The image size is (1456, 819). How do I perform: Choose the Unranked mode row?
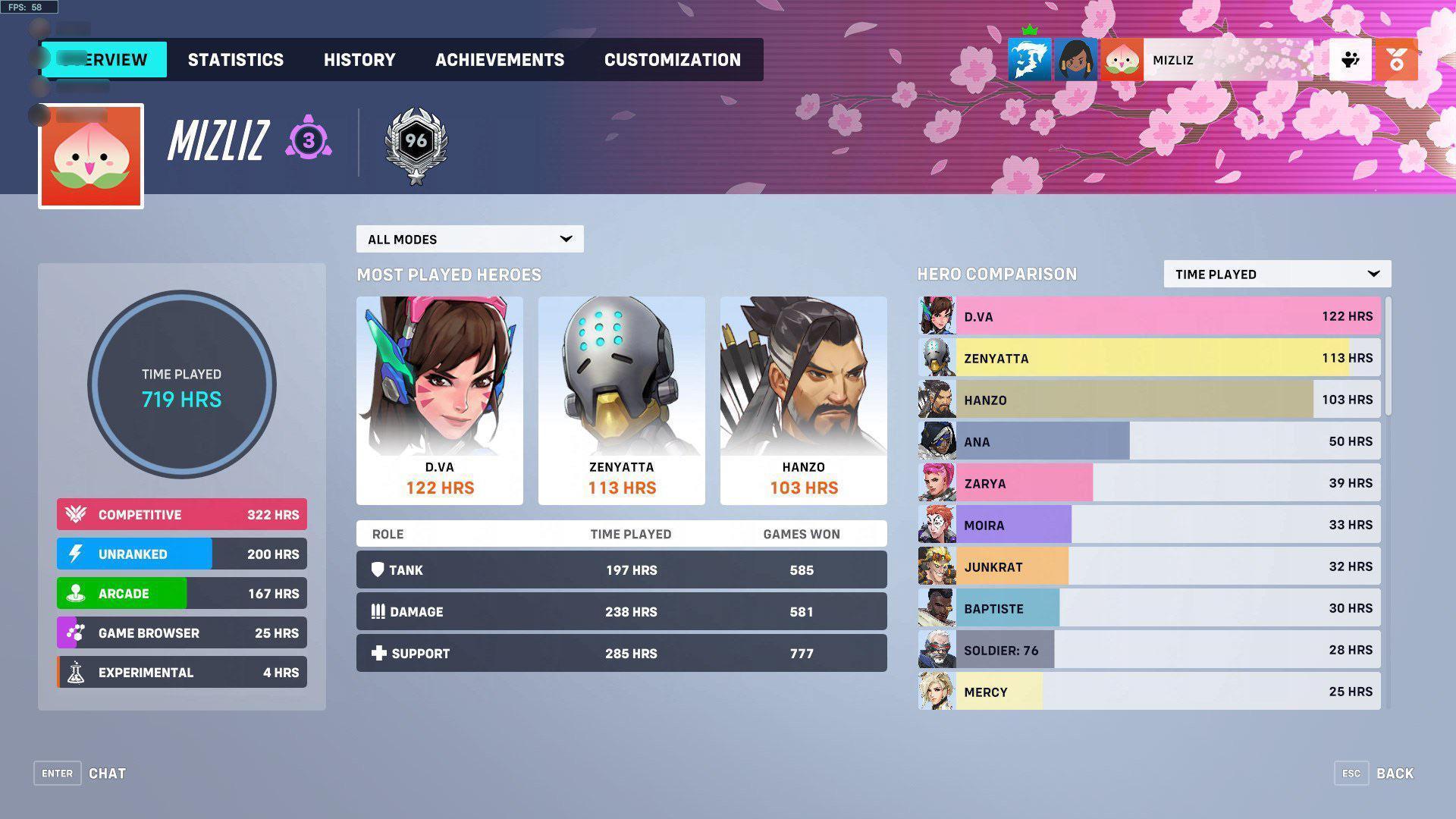pos(181,554)
